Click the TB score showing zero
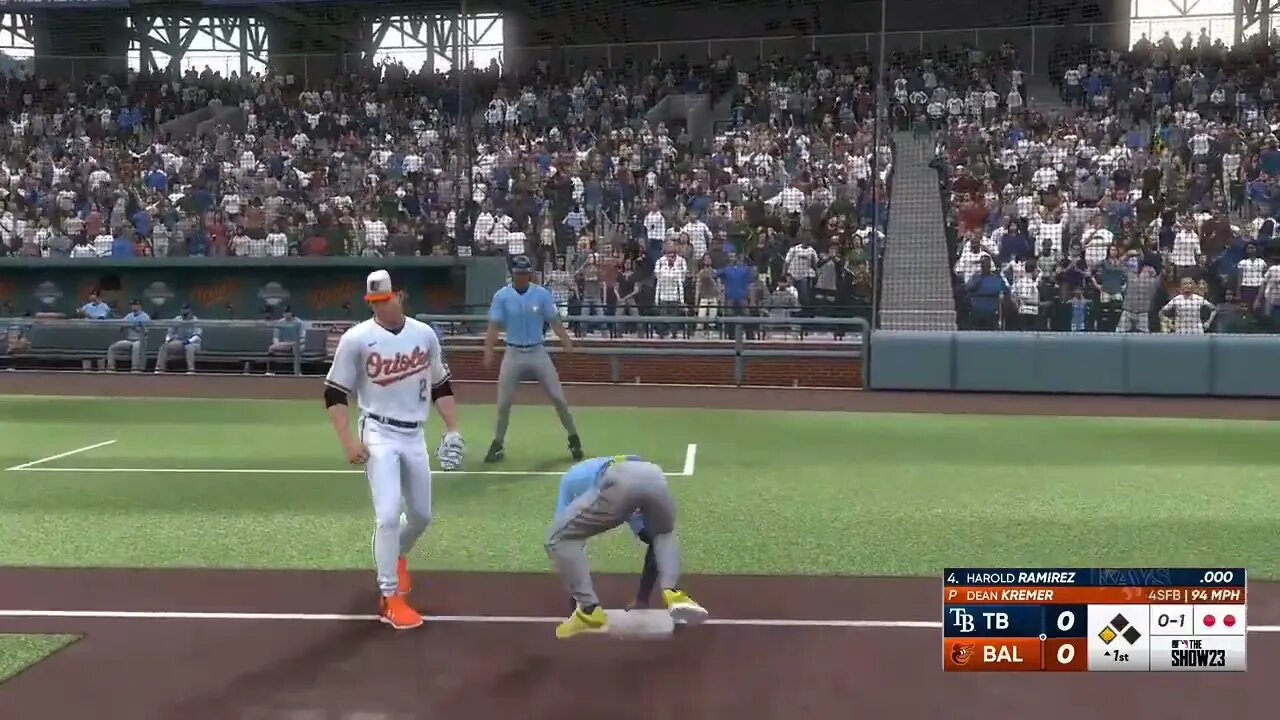This screenshot has width=1280, height=720. (1065, 620)
